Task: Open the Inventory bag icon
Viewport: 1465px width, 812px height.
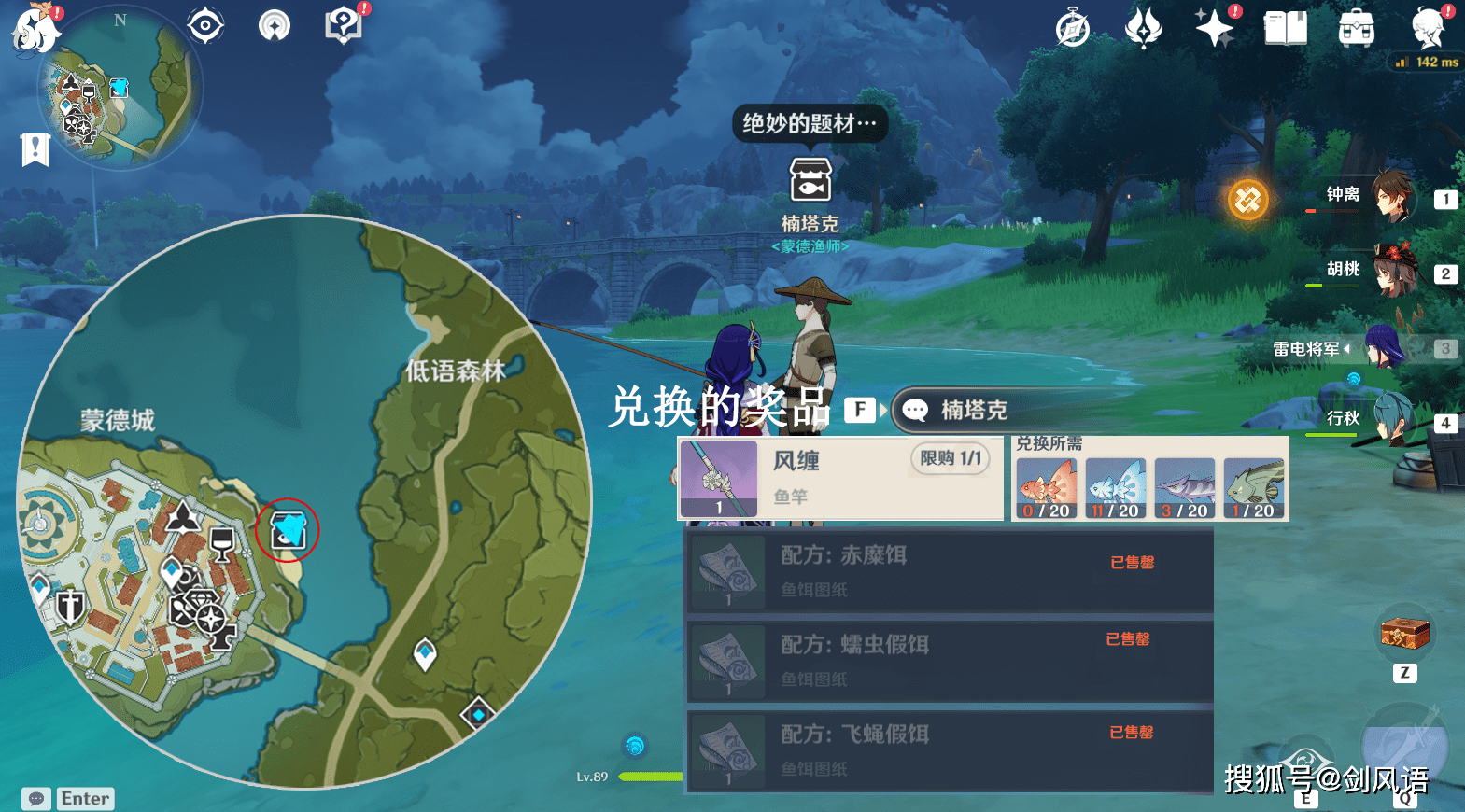Action: (1355, 28)
